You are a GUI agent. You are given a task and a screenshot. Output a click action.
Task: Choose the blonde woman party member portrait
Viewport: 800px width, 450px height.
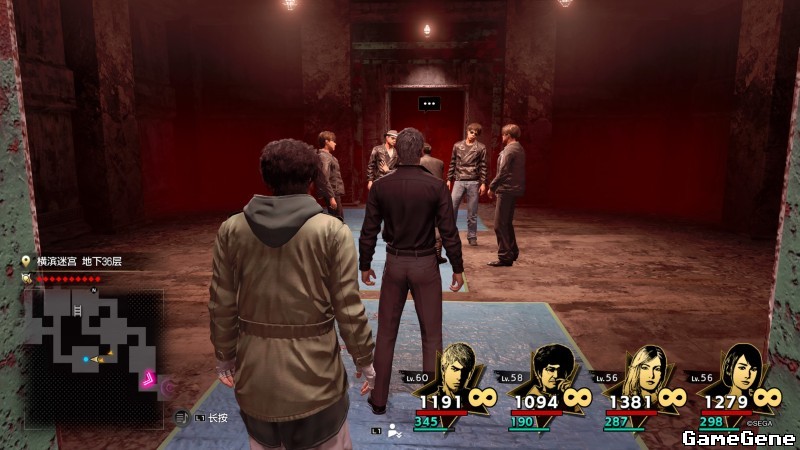tap(646, 370)
